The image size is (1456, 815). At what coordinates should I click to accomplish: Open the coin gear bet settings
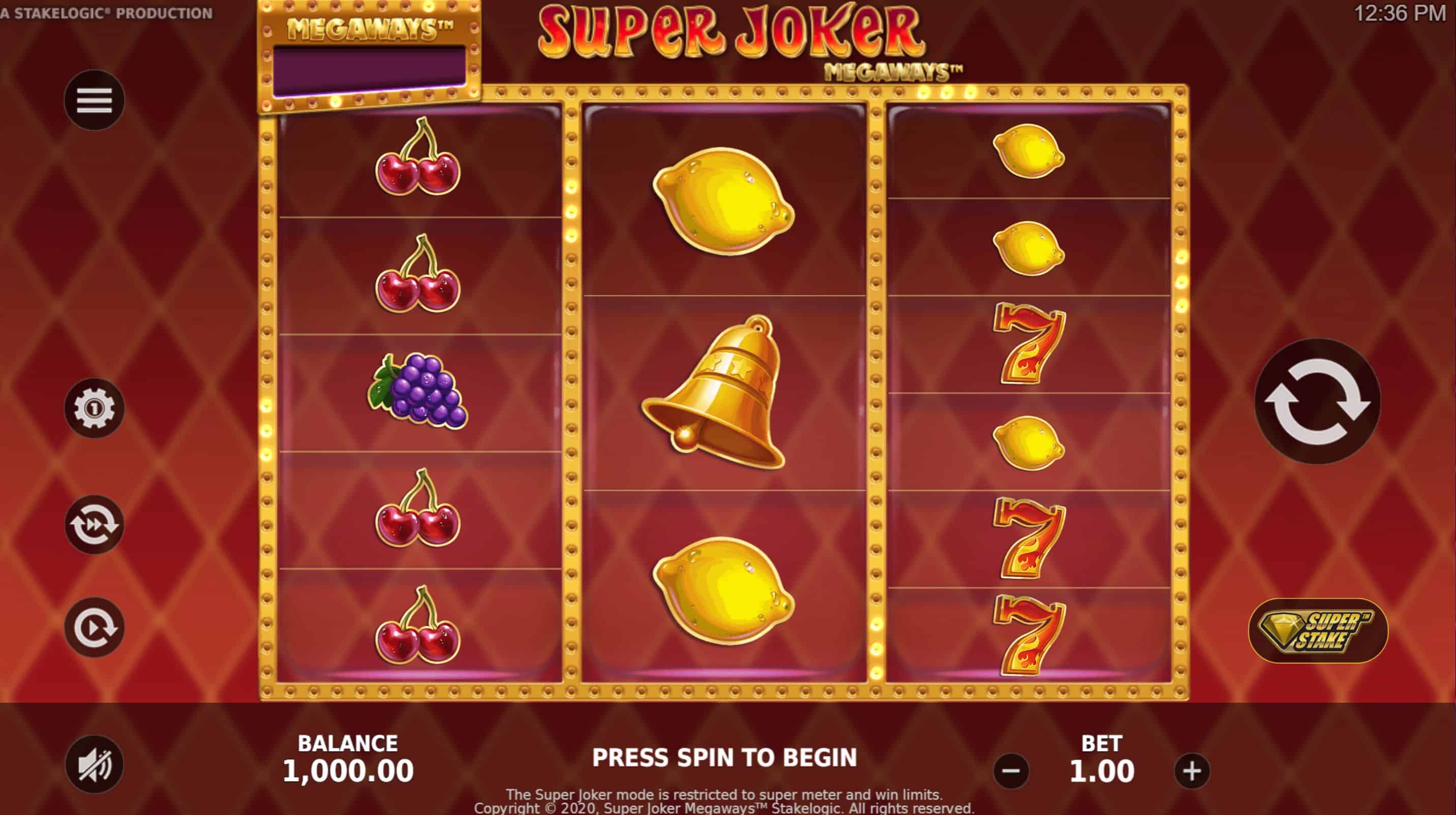pyautogui.click(x=94, y=408)
